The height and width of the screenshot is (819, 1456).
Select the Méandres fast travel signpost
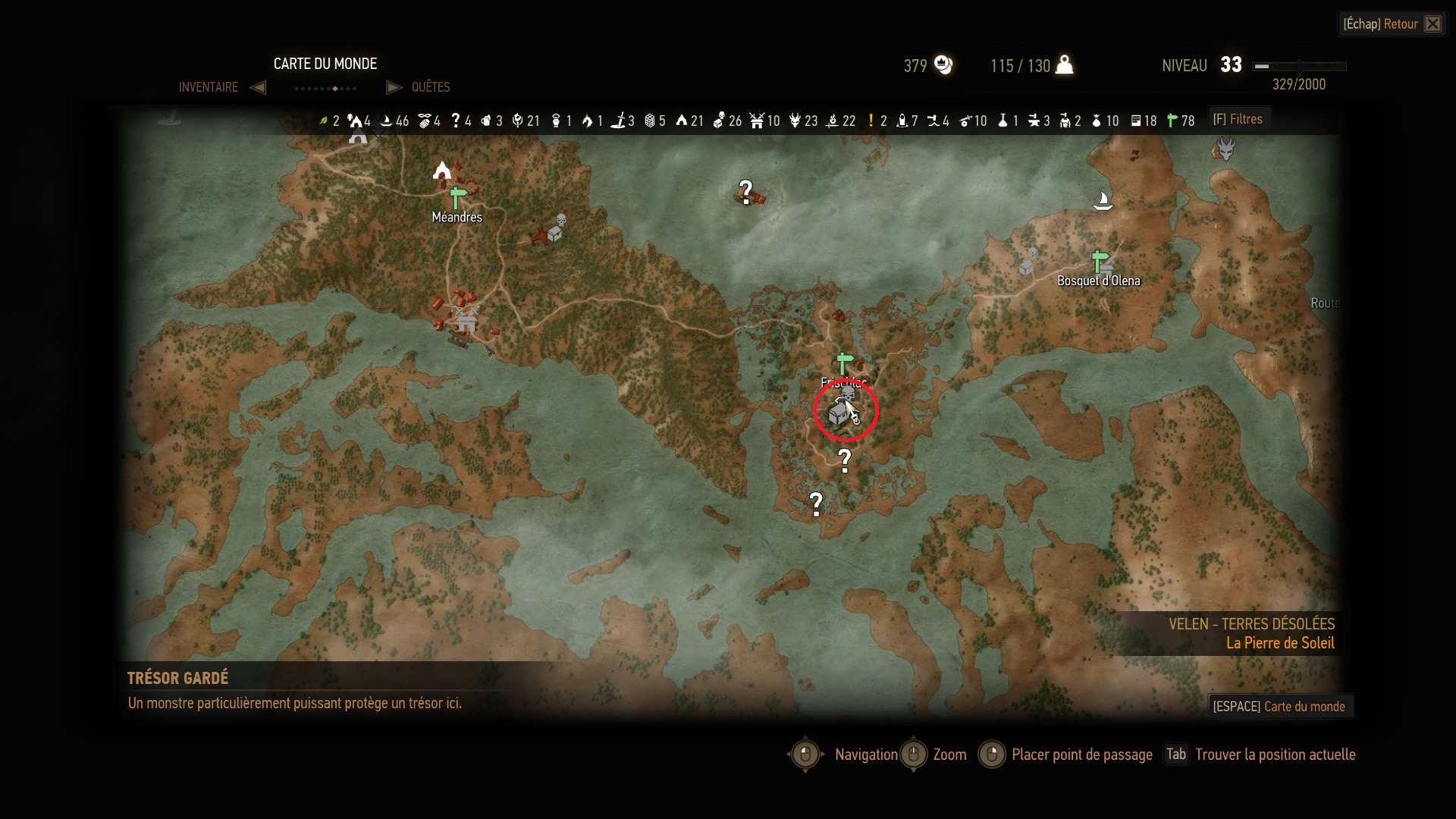point(457,198)
